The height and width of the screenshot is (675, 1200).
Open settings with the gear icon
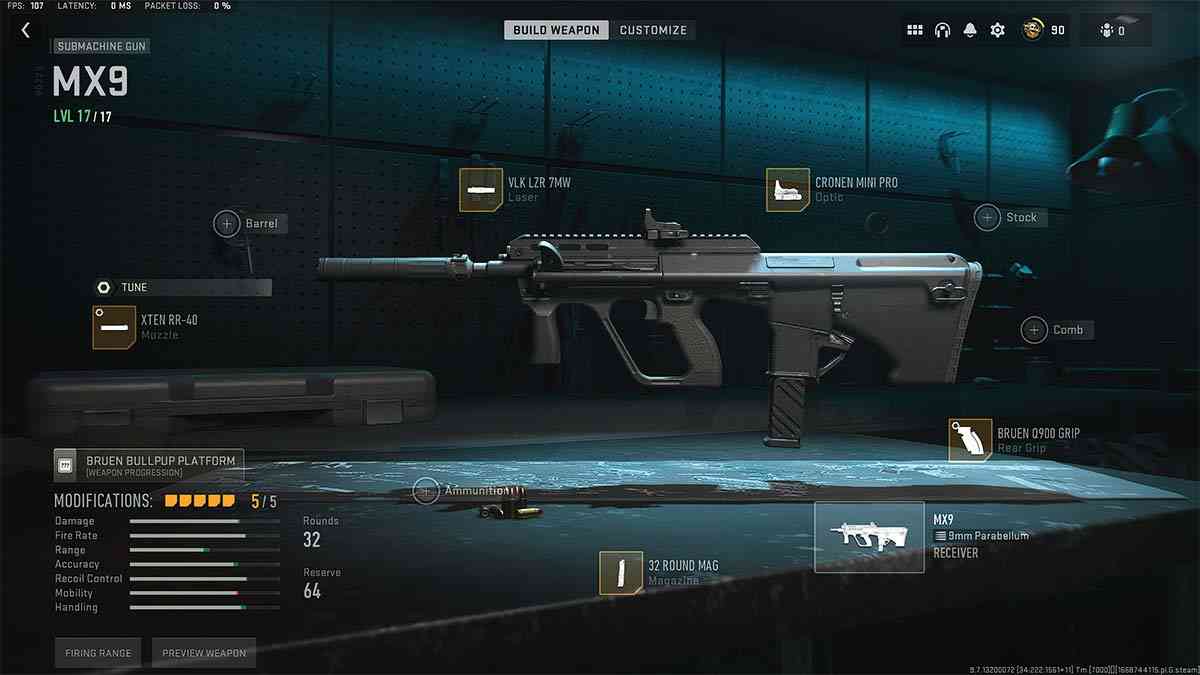pyautogui.click(x=997, y=31)
